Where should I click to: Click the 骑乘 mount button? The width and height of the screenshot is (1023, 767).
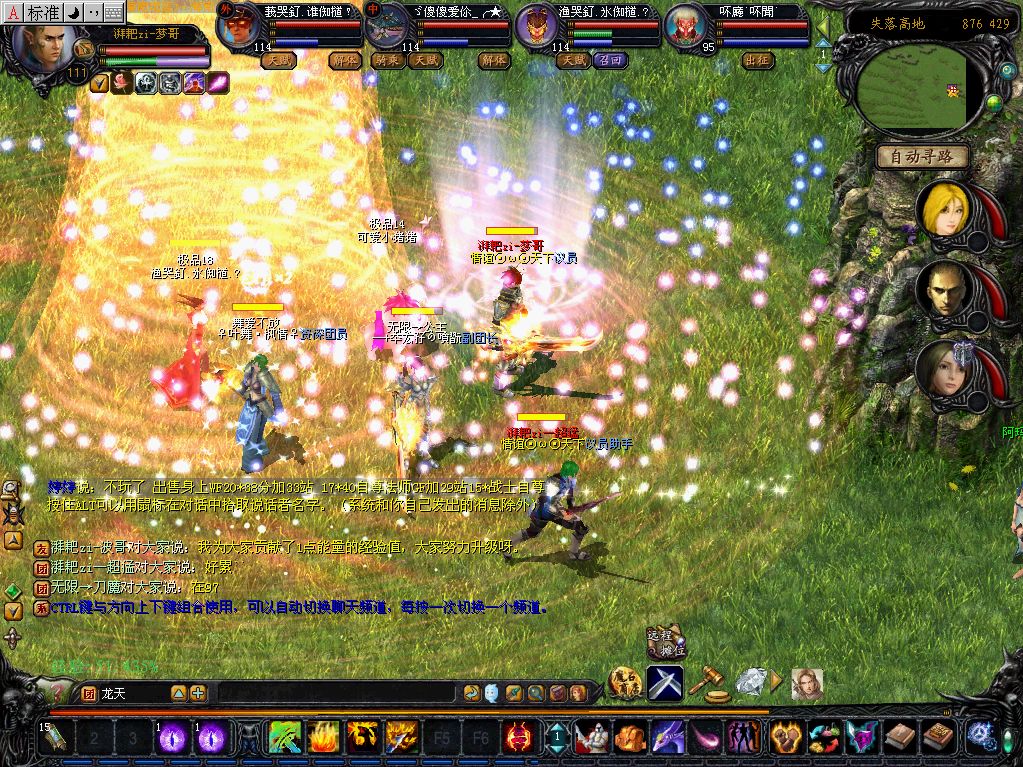click(385, 60)
